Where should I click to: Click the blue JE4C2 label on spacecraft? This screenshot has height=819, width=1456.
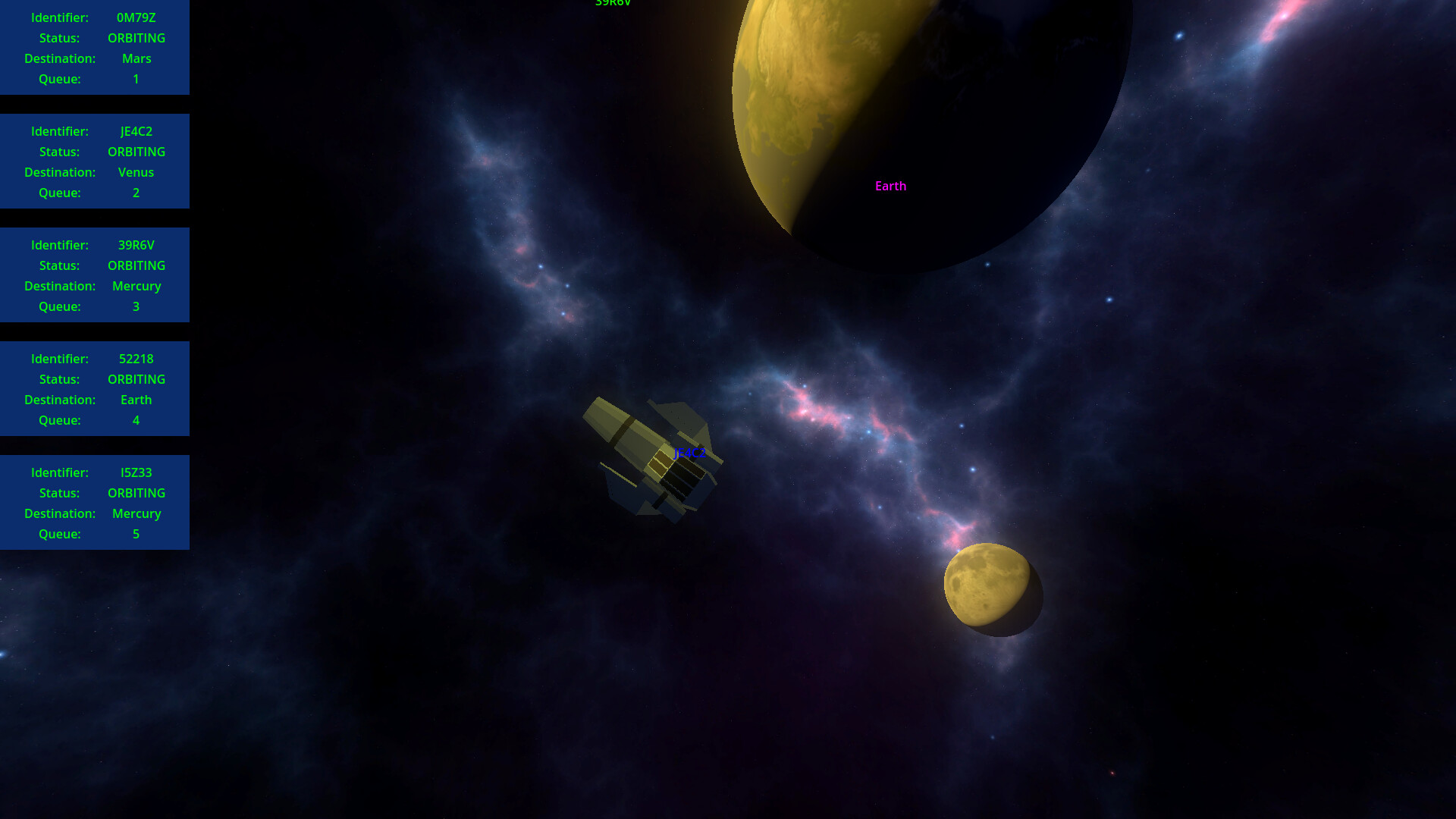pos(689,454)
